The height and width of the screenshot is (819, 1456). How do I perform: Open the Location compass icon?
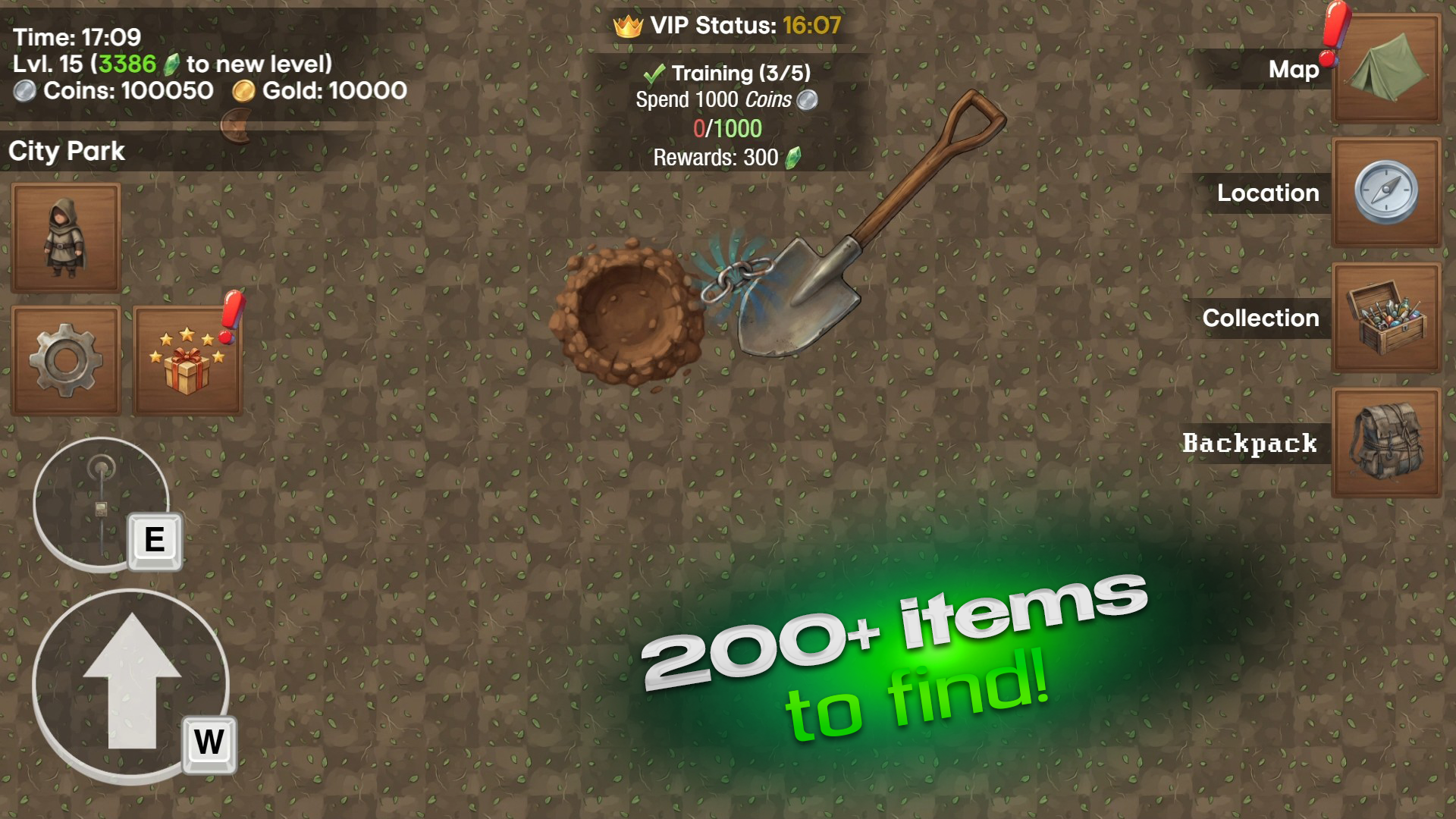[x=1386, y=193]
